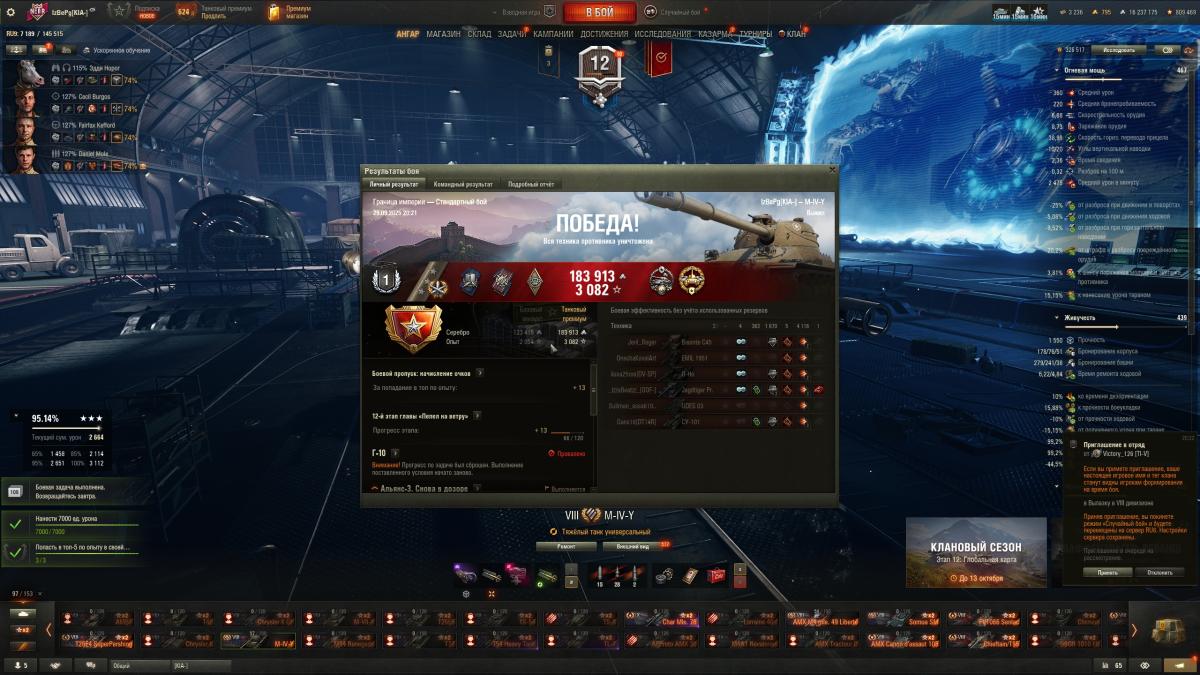Image resolution: width=1200 pixels, height=675 pixels.
Task: Switch to the Командный результат tab
Action: point(462,184)
